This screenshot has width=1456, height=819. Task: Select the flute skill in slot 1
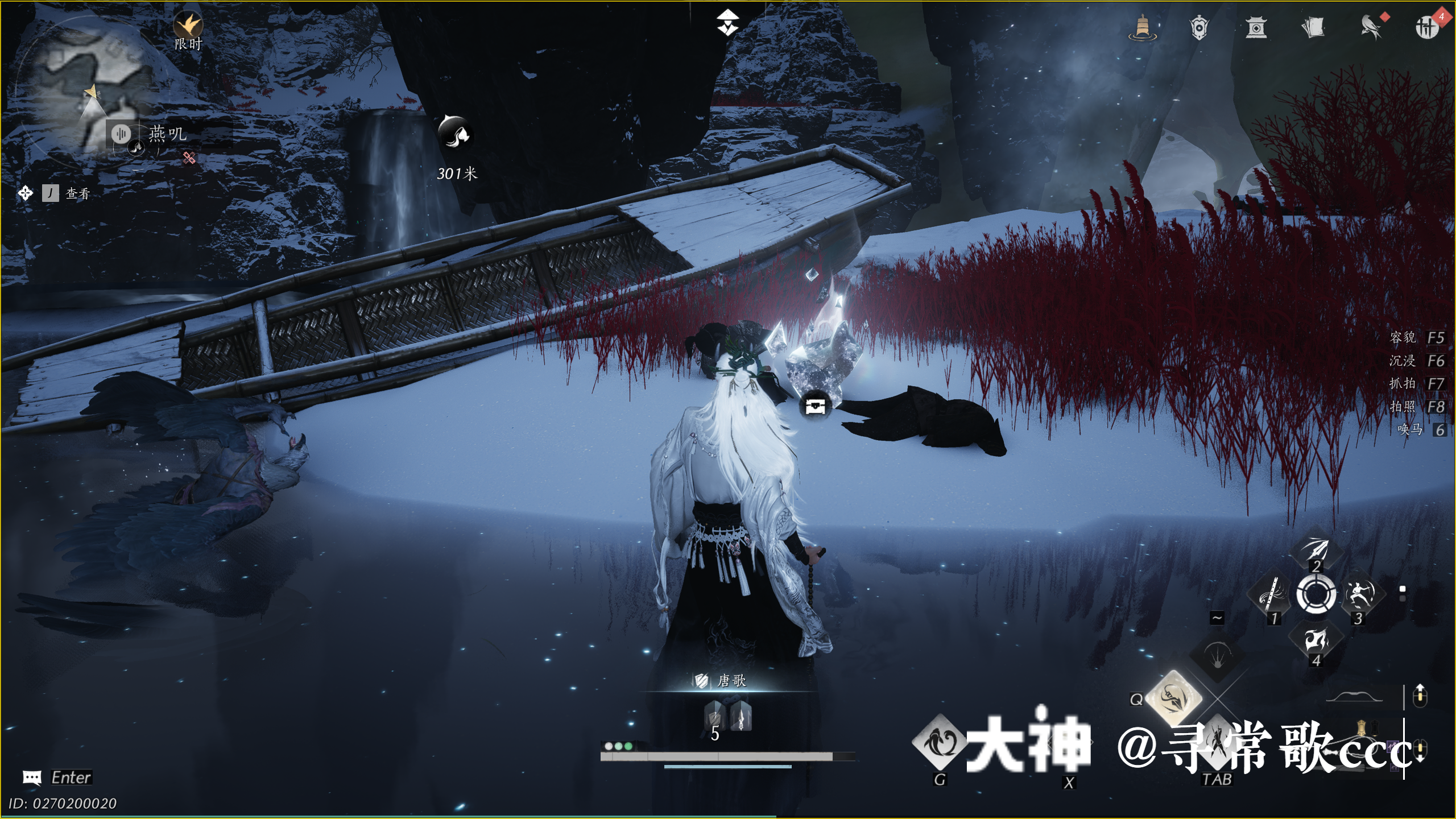coord(1272,594)
